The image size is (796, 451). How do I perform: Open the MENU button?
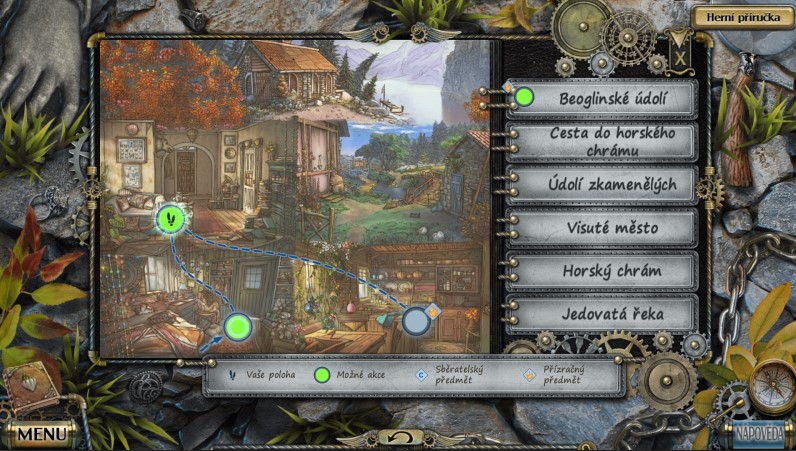(x=40, y=435)
